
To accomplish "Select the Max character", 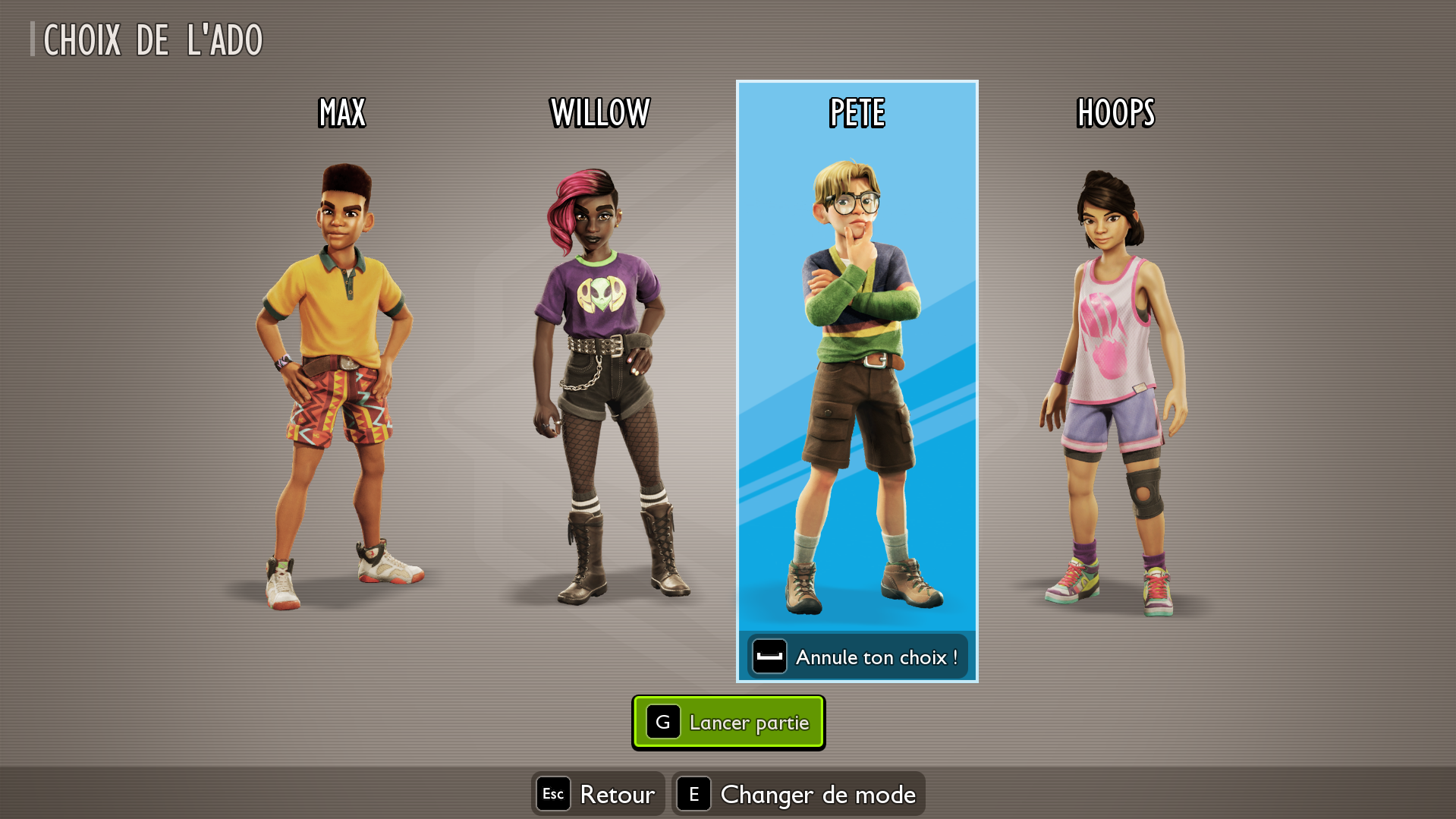I will pyautogui.click(x=341, y=380).
